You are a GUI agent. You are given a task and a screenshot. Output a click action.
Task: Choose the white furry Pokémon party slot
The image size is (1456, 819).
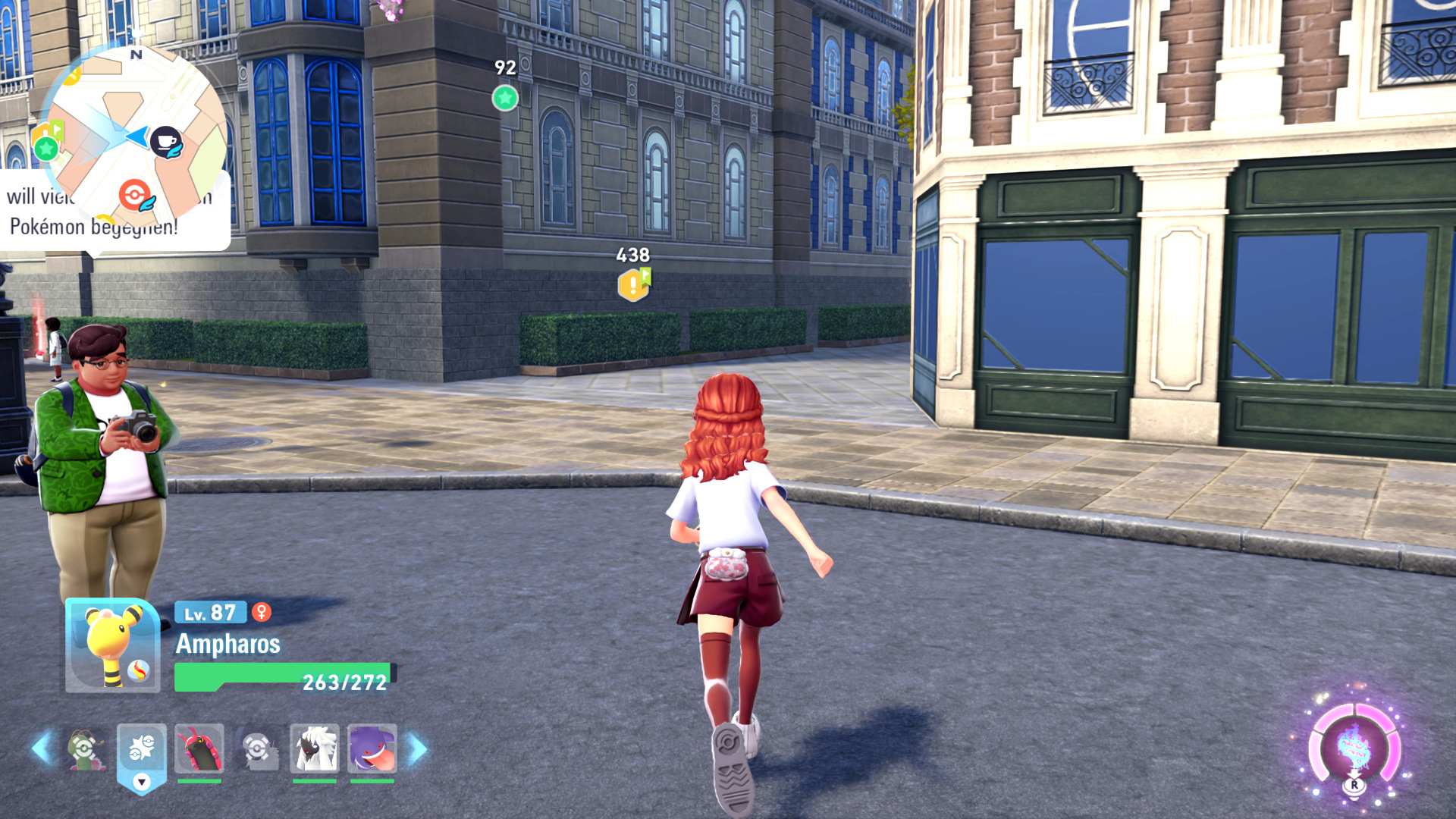pyautogui.click(x=314, y=748)
